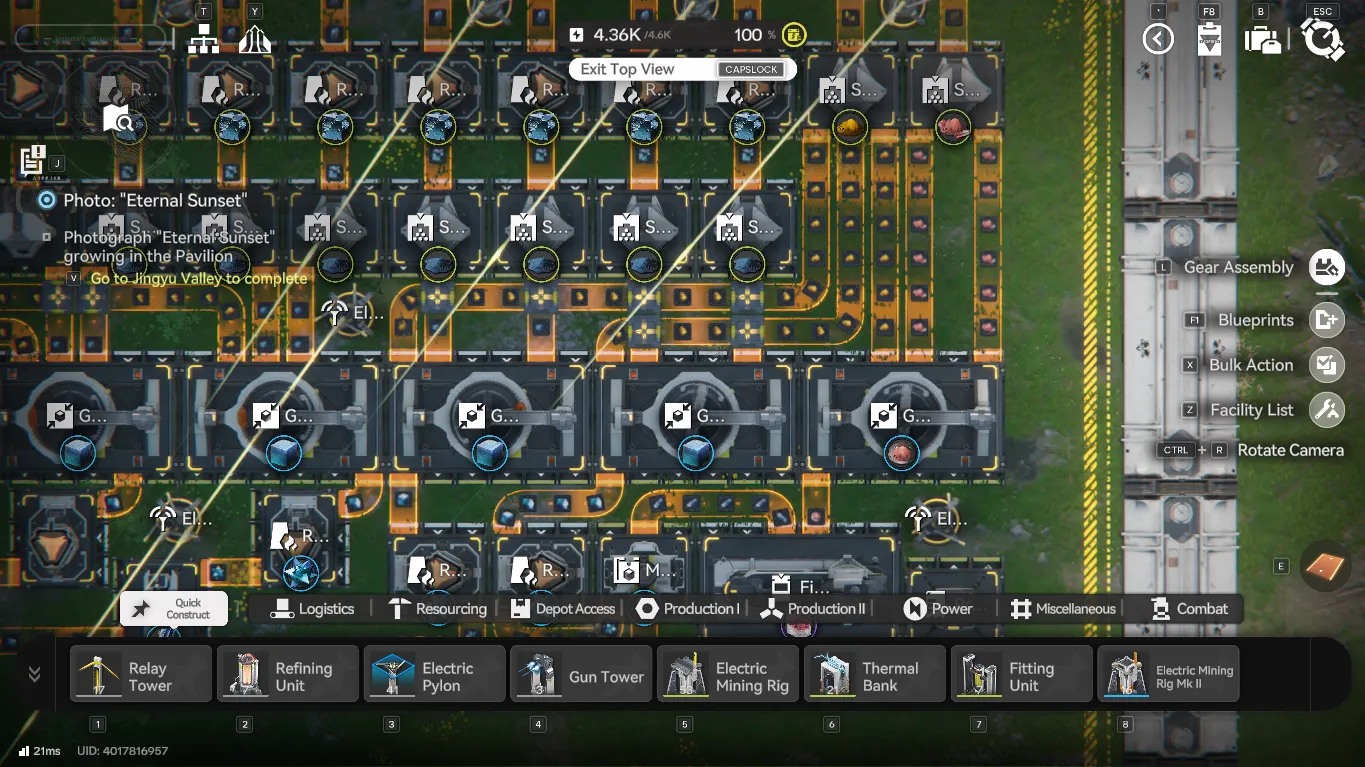Open the Blueprints menu
Viewport: 1365px width, 767px height.
[1326, 320]
